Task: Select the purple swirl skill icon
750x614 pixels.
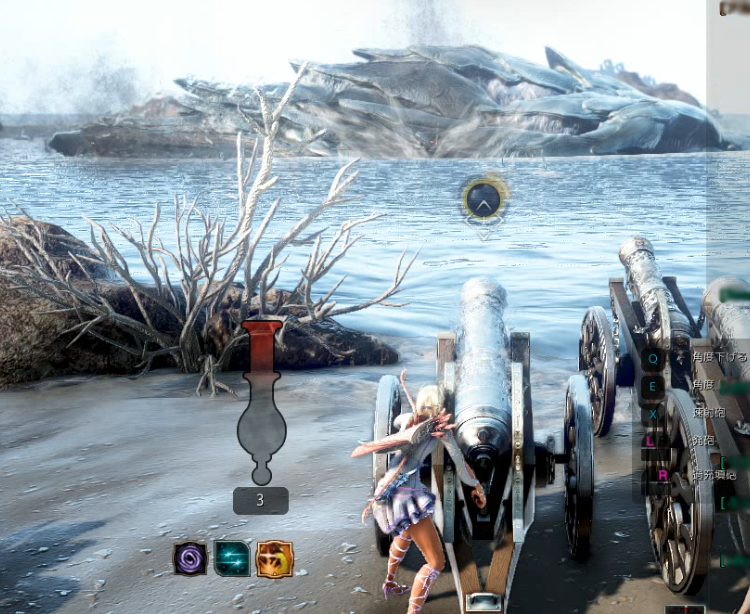Action: [190, 558]
